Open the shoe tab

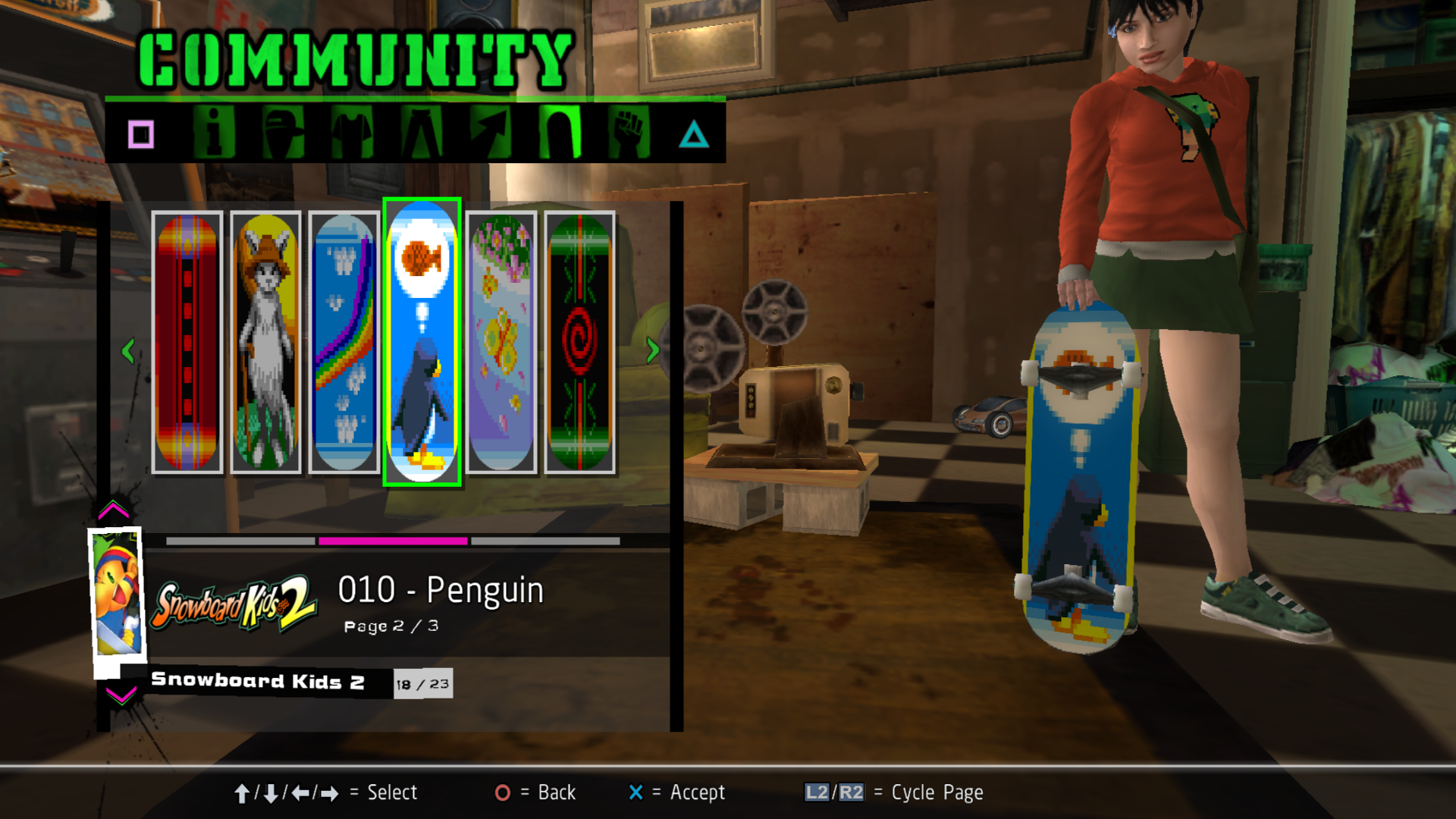(x=491, y=133)
